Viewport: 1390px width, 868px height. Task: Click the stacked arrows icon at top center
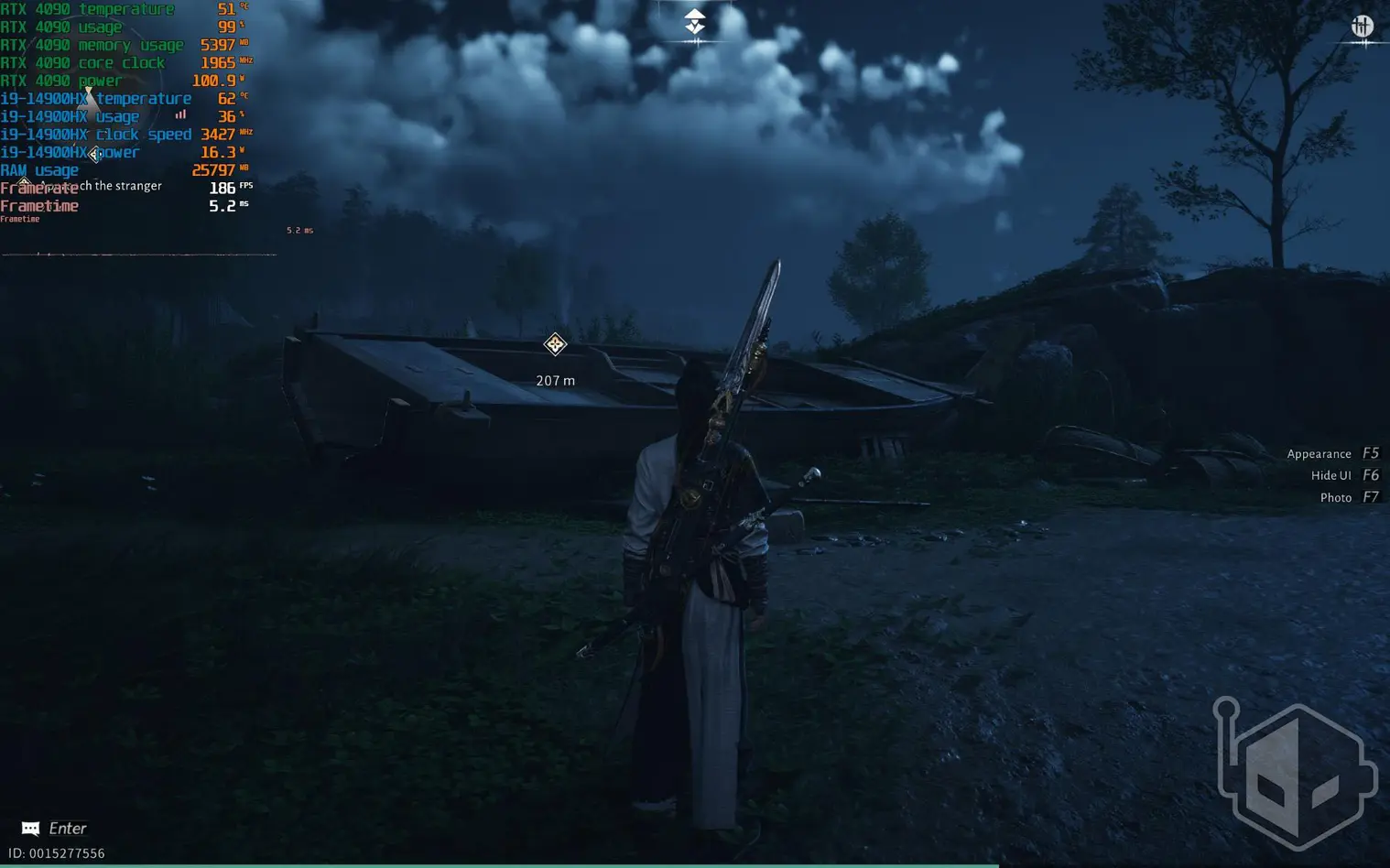click(695, 21)
